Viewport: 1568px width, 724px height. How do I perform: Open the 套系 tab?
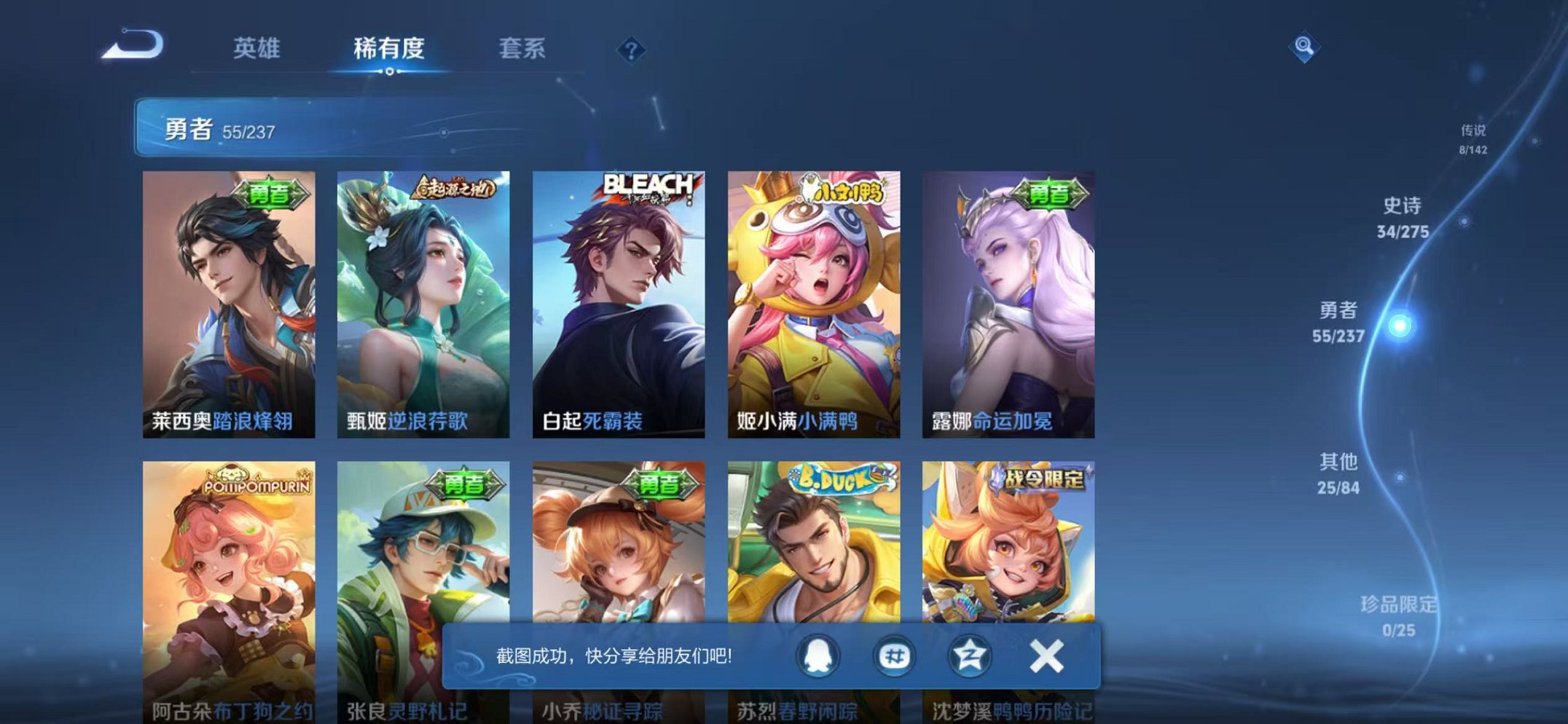click(523, 48)
